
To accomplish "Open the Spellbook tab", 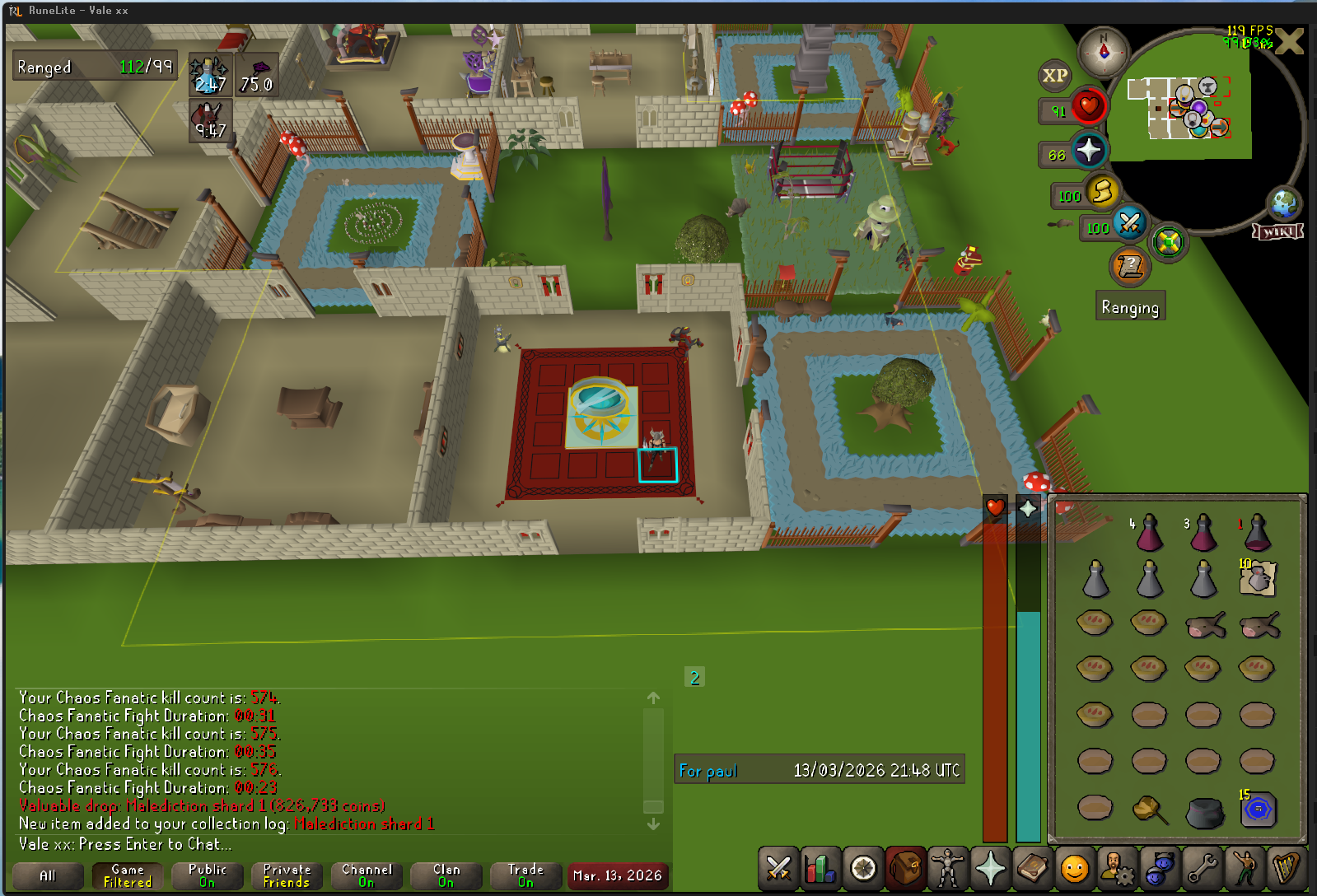I will 1032,869.
